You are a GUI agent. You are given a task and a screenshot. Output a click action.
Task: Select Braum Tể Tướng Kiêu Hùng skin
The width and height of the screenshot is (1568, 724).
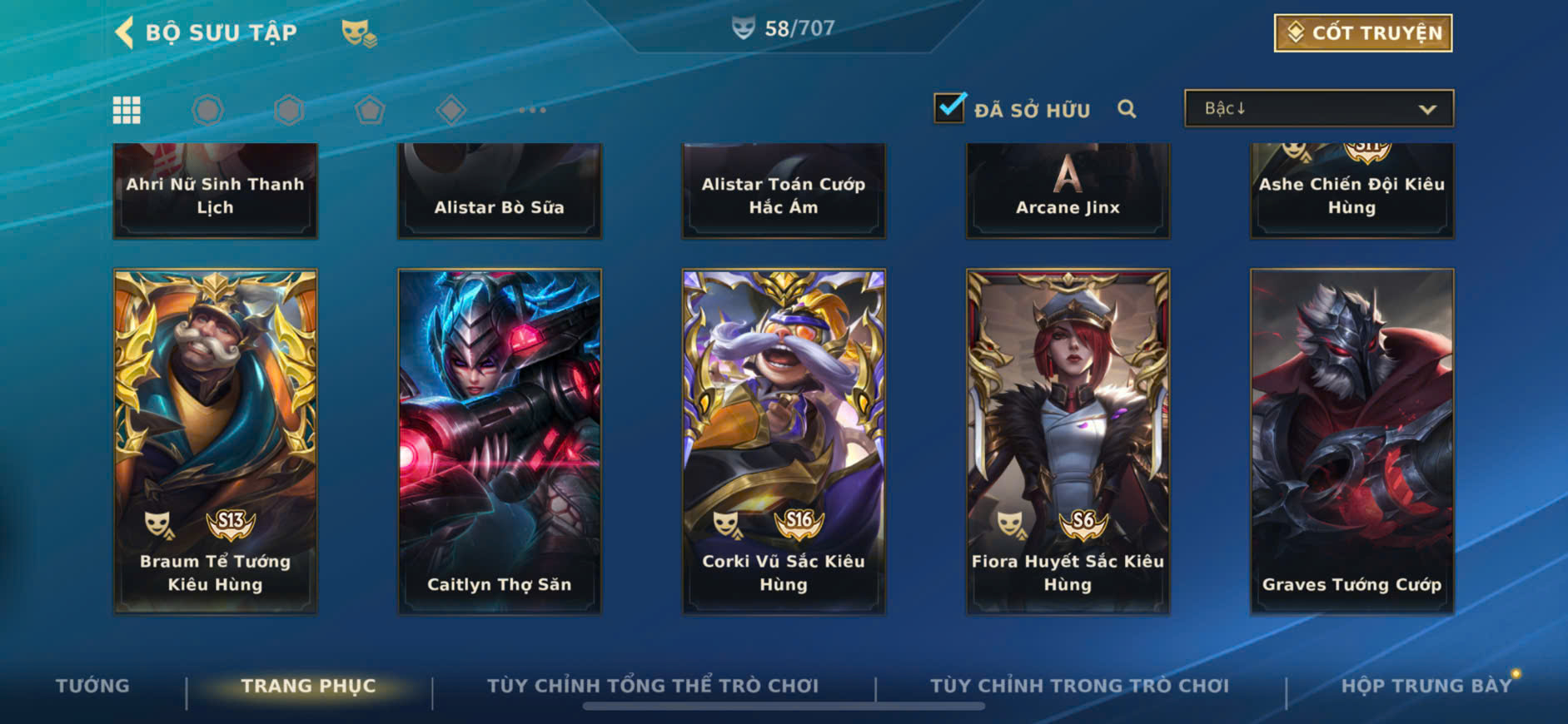(x=215, y=441)
